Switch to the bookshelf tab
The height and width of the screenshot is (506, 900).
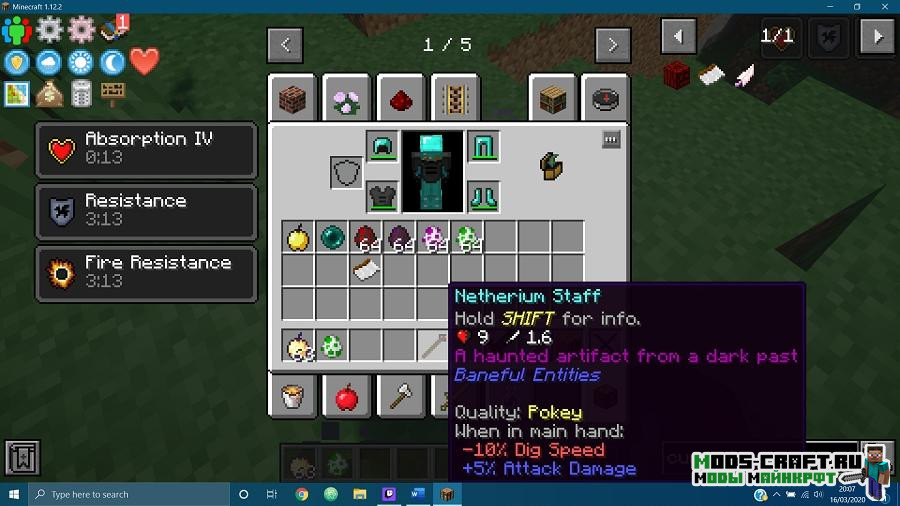pos(553,99)
